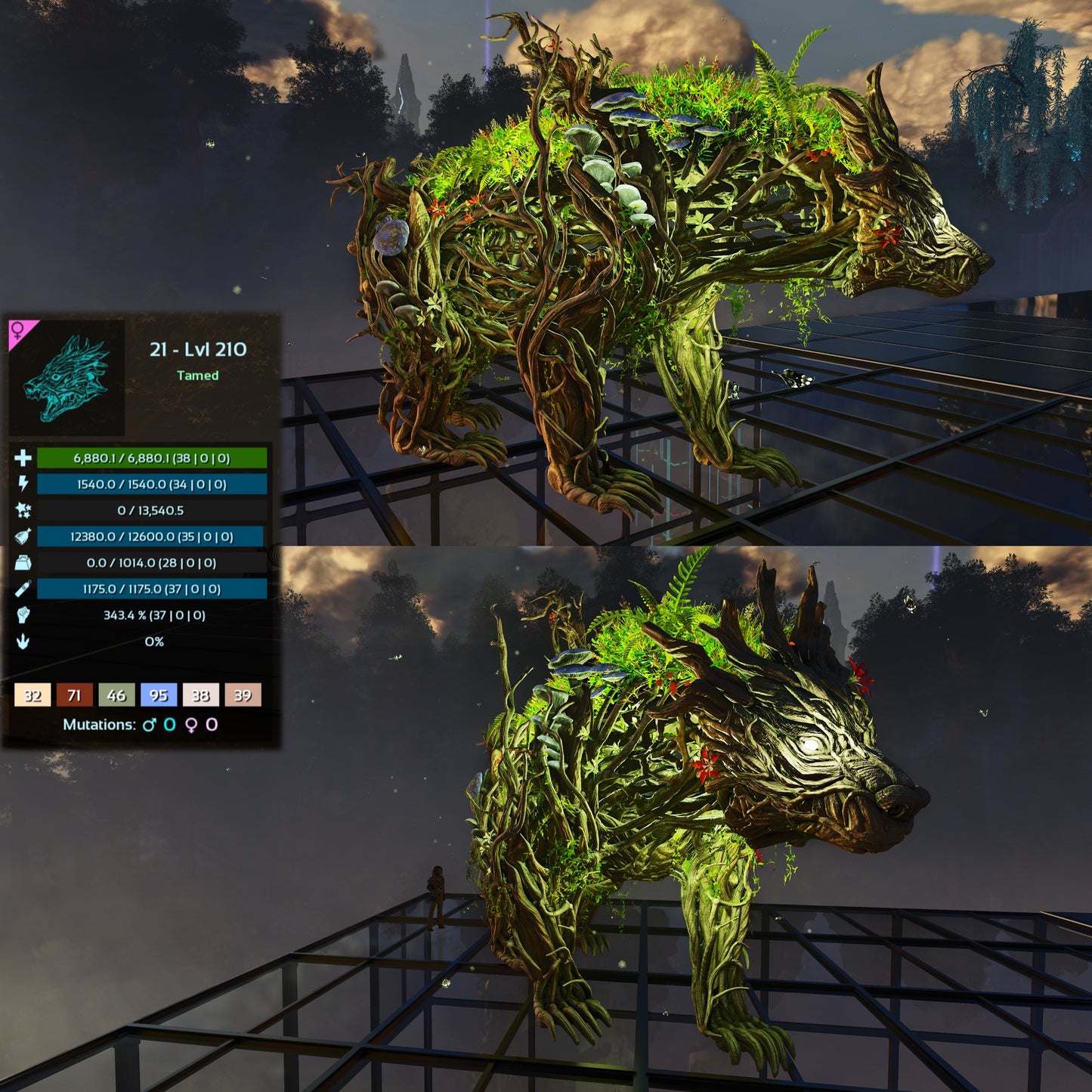Select the melee damage fist icon
The width and height of the screenshot is (1092, 1092).
point(23,615)
